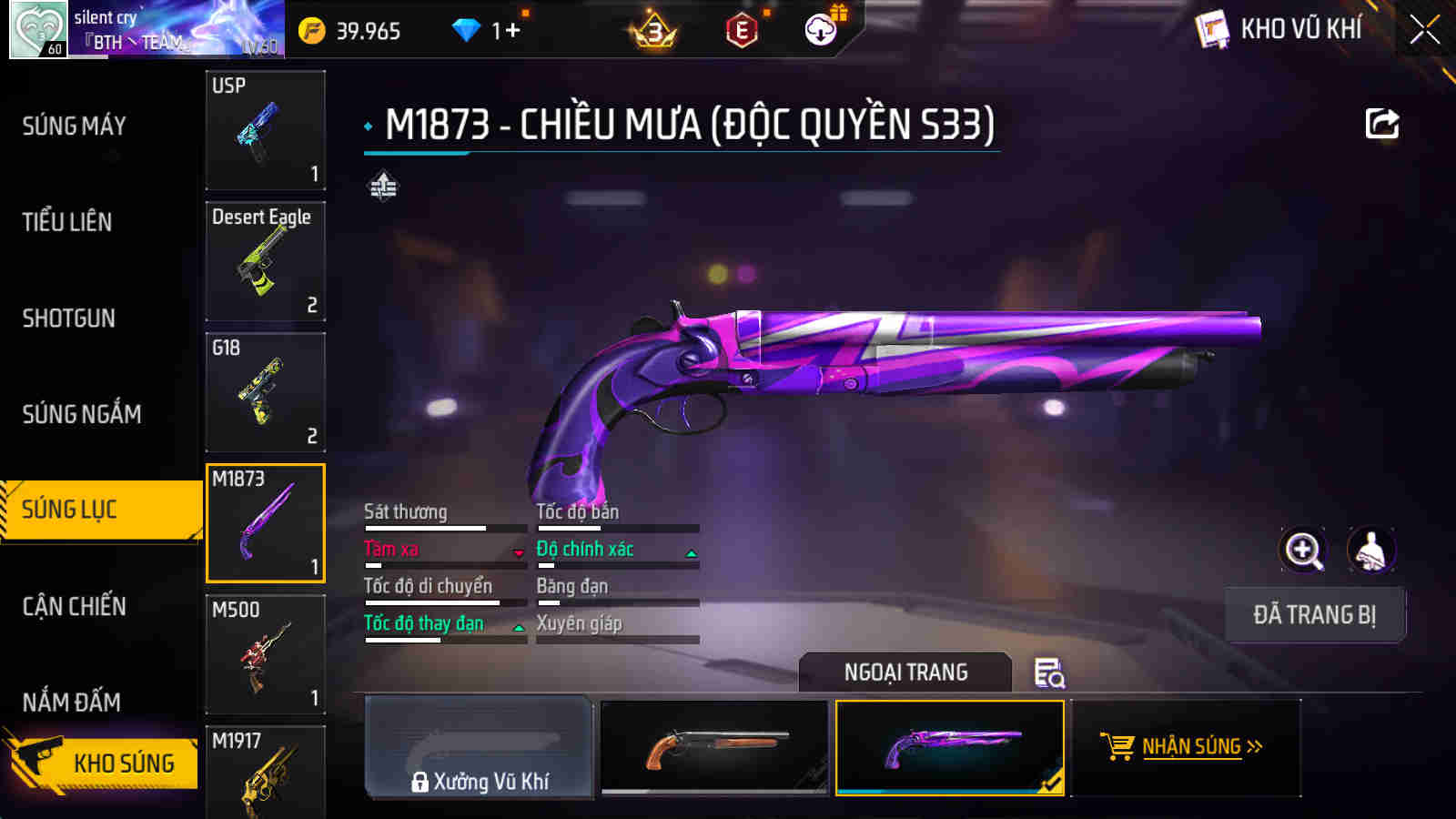This screenshot has width=1456, height=819.
Task: Open the NGOẠI TRANG tab
Action: (x=904, y=672)
